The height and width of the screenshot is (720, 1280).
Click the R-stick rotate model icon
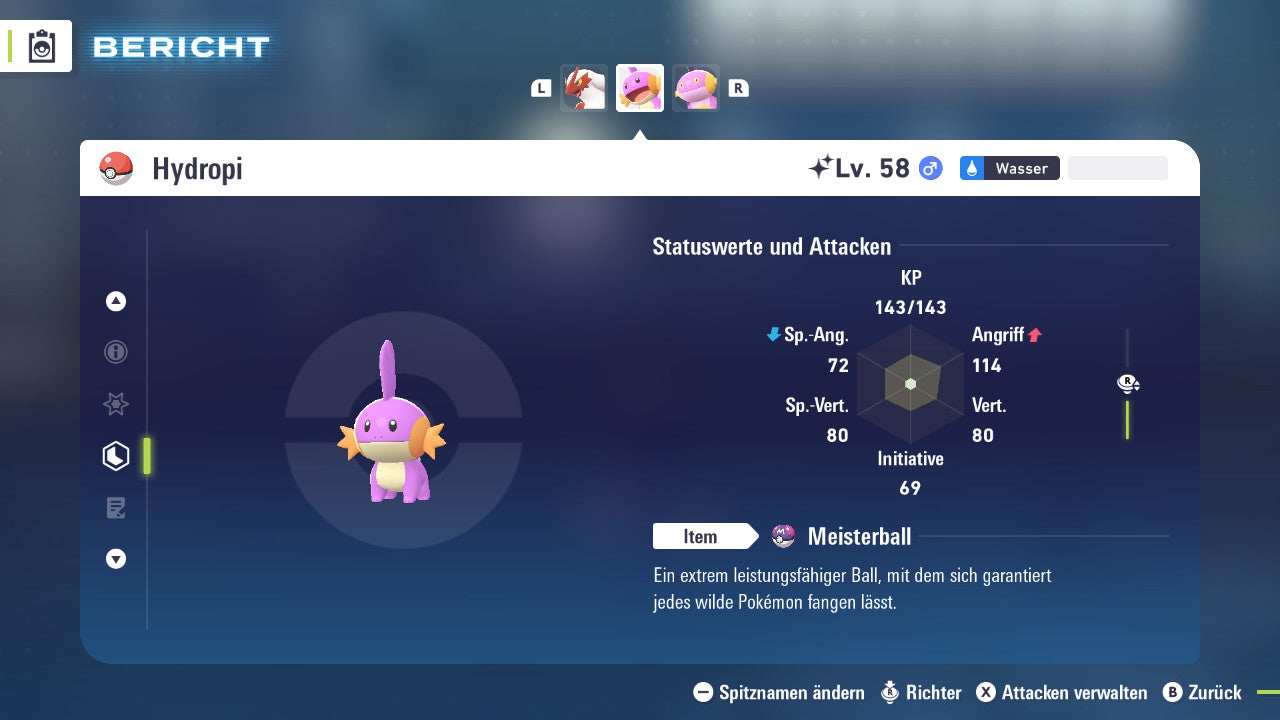coord(1127,383)
